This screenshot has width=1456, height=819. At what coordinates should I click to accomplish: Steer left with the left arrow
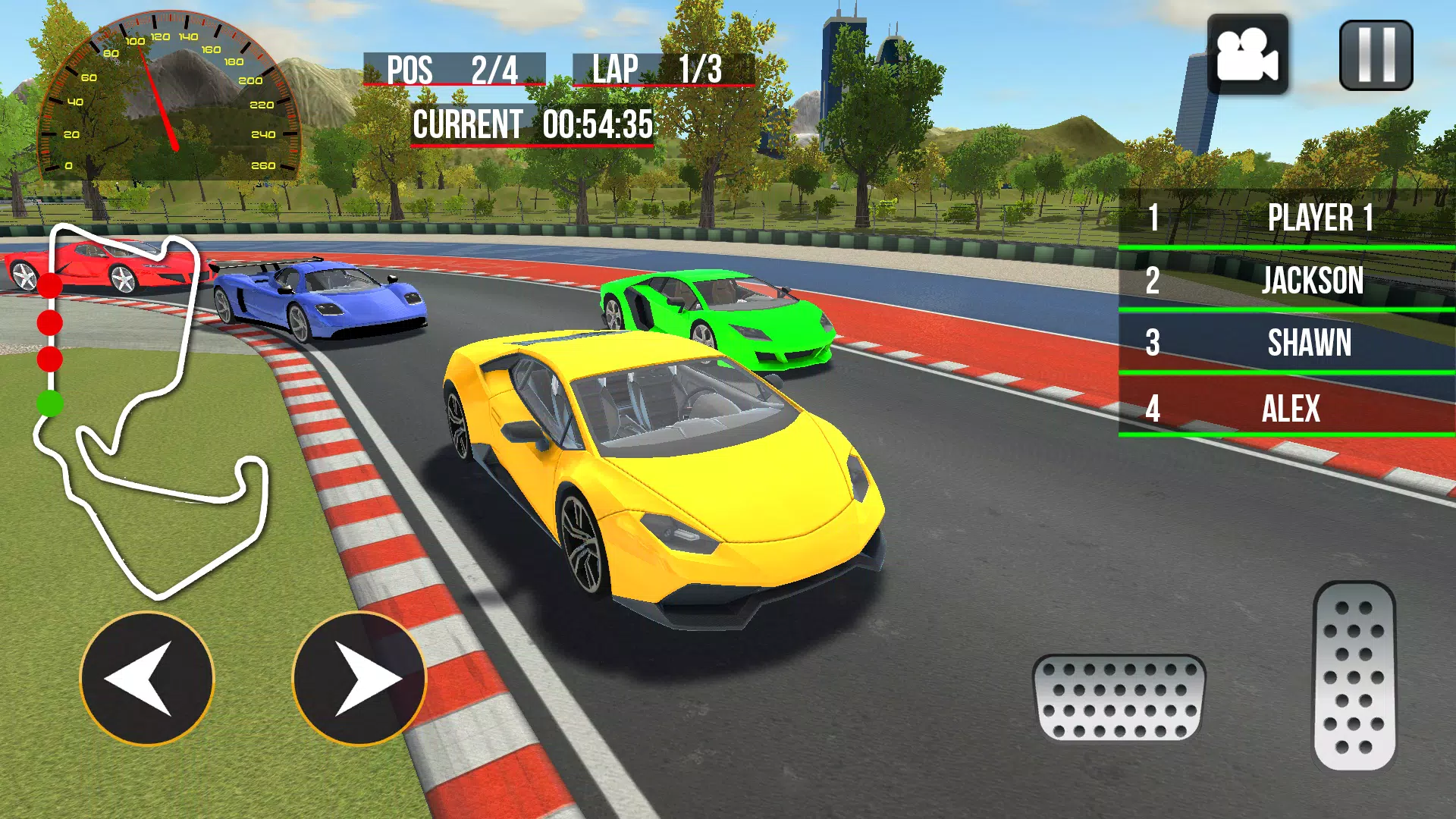(x=147, y=679)
